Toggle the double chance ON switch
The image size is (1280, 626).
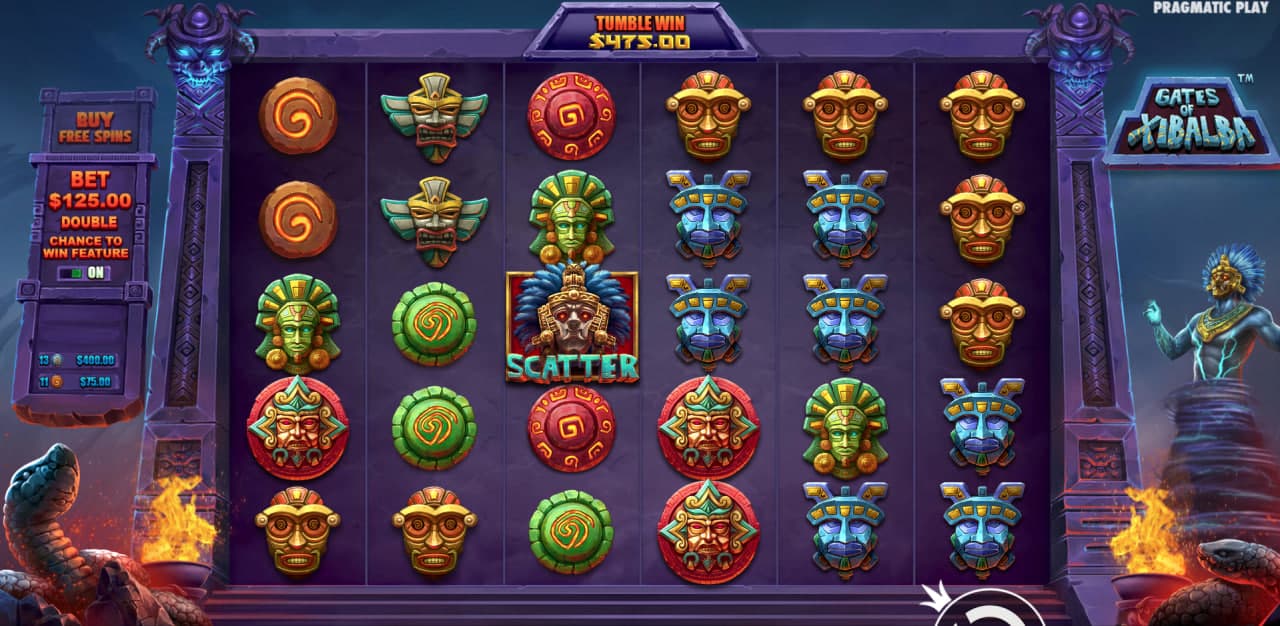[84, 272]
